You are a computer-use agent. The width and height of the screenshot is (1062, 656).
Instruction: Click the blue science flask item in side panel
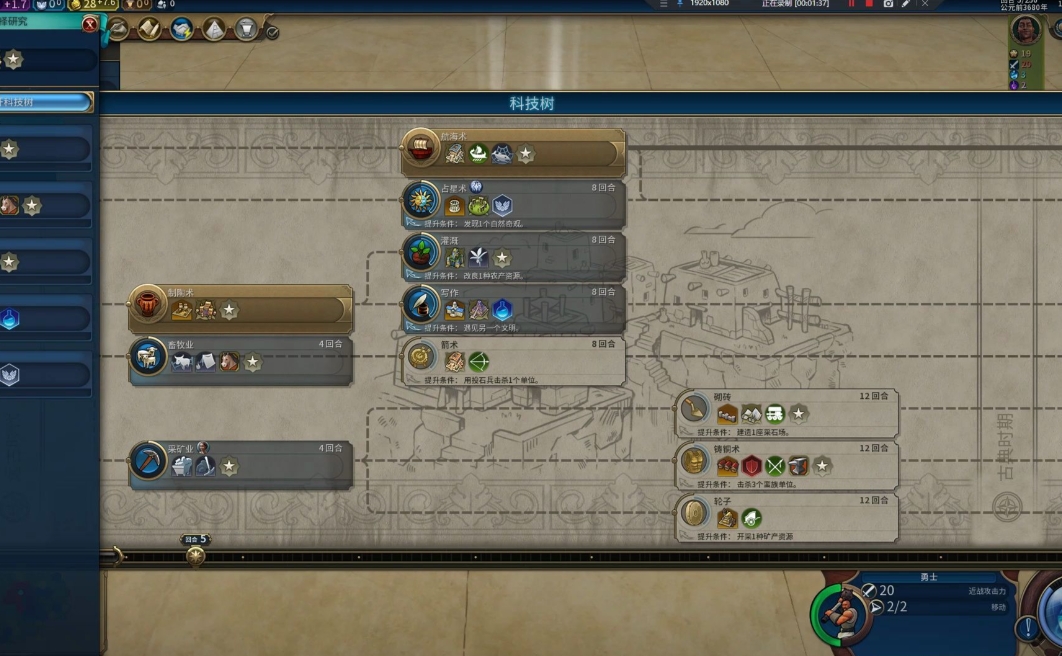point(11,319)
